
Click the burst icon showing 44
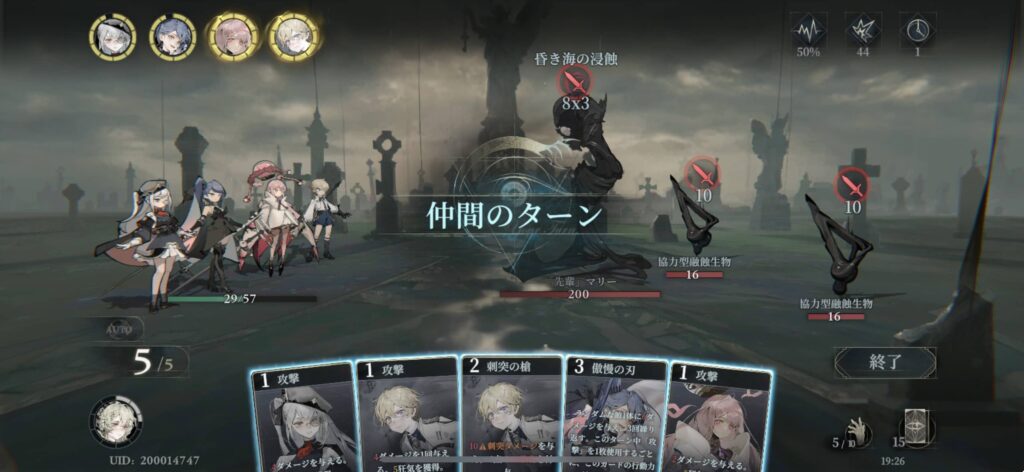(863, 27)
